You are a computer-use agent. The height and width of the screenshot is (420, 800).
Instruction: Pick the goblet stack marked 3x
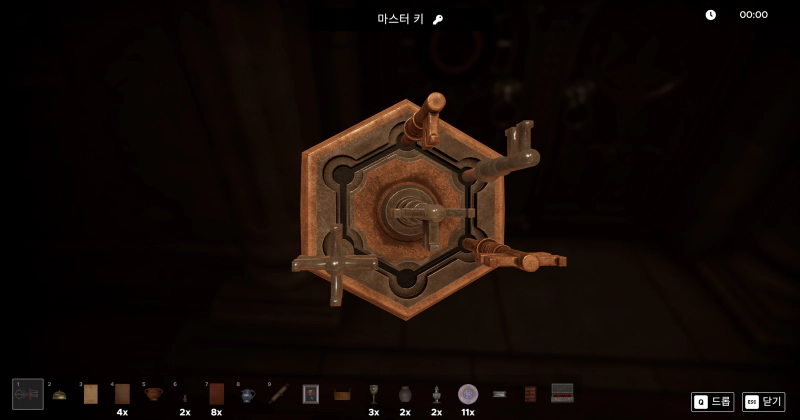tap(374, 394)
